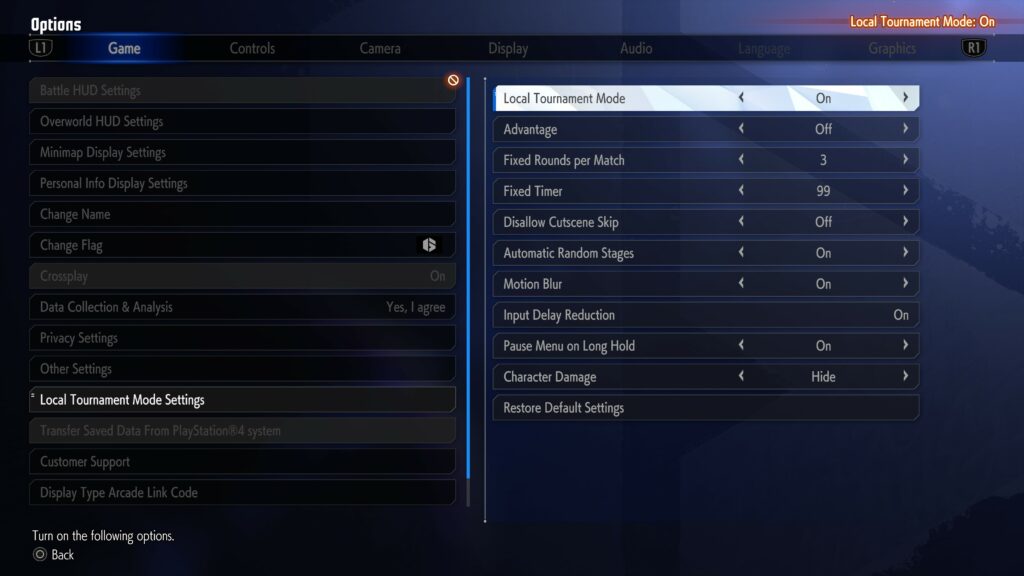This screenshot has height=576, width=1024.
Task: Open Customer Support
Action: (x=242, y=462)
